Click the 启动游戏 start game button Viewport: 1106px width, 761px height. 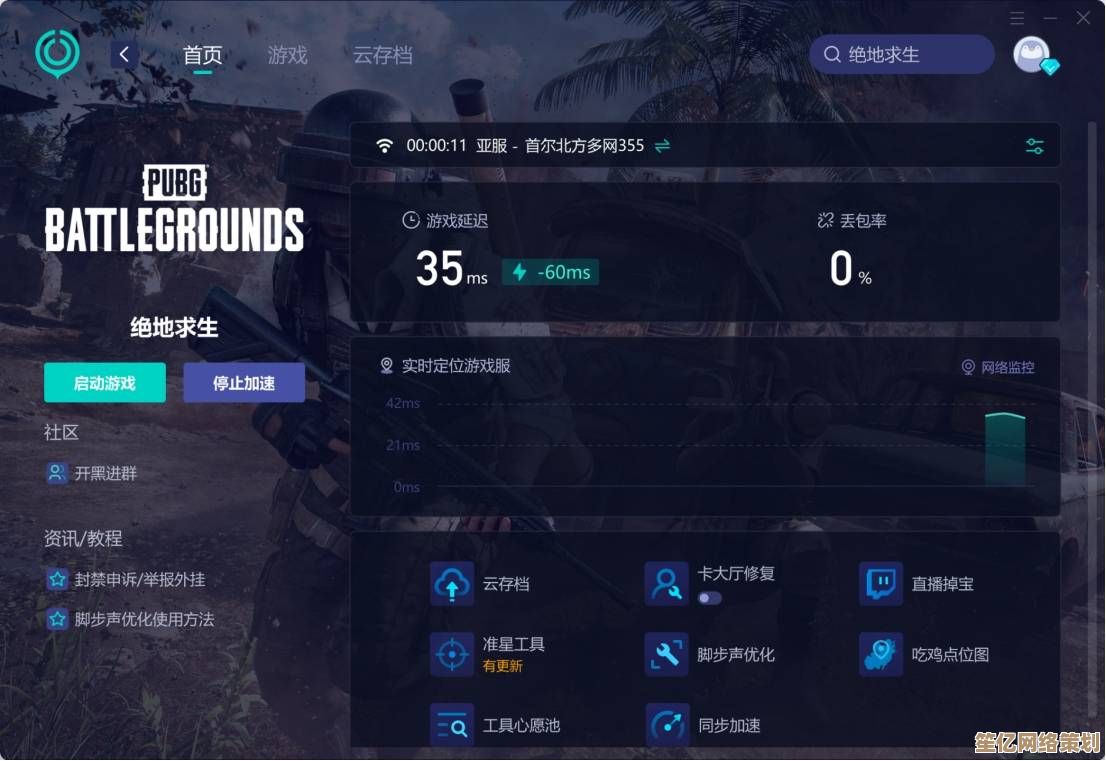(105, 383)
